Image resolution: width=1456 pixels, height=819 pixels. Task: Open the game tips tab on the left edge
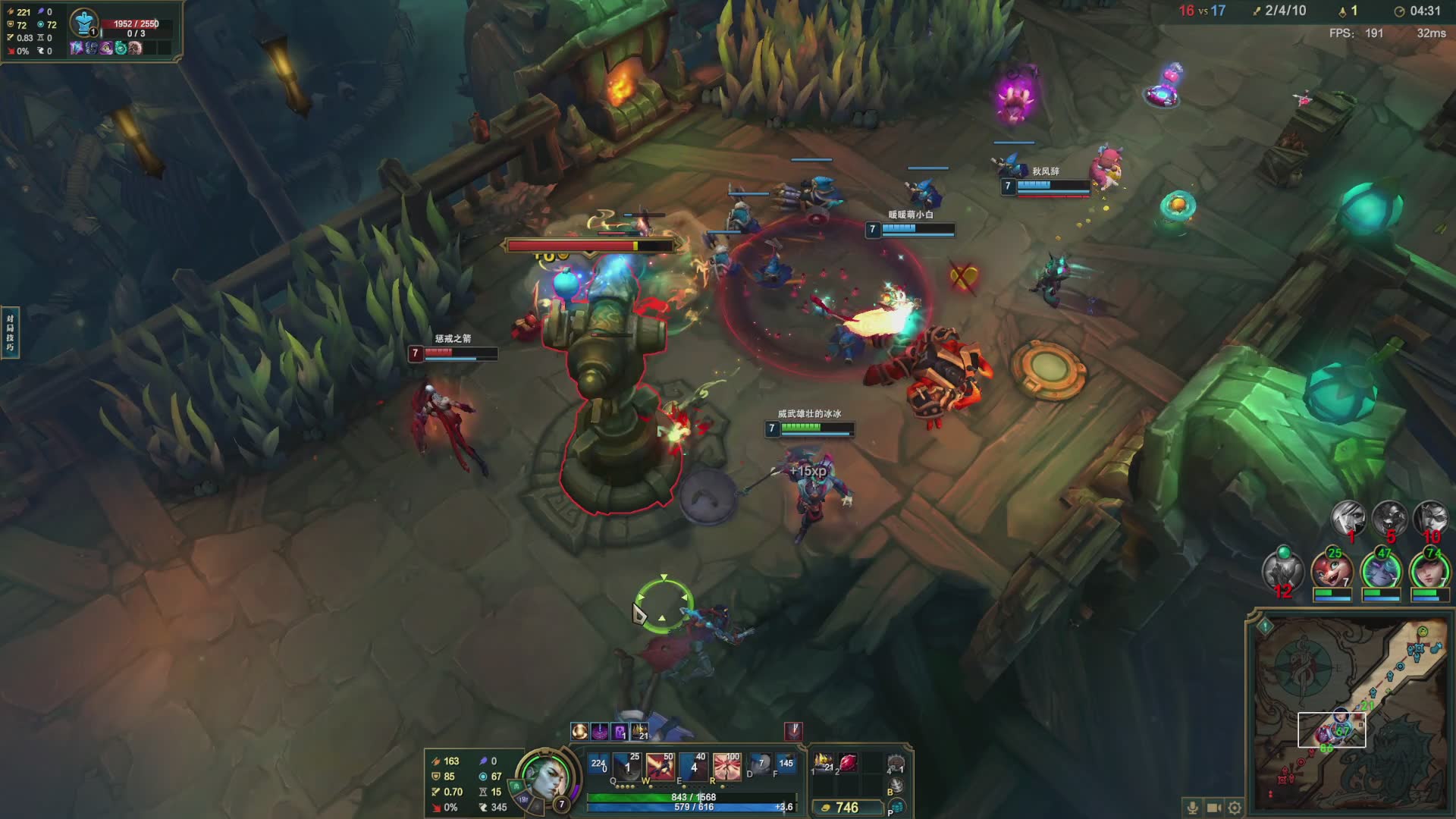[x=10, y=332]
